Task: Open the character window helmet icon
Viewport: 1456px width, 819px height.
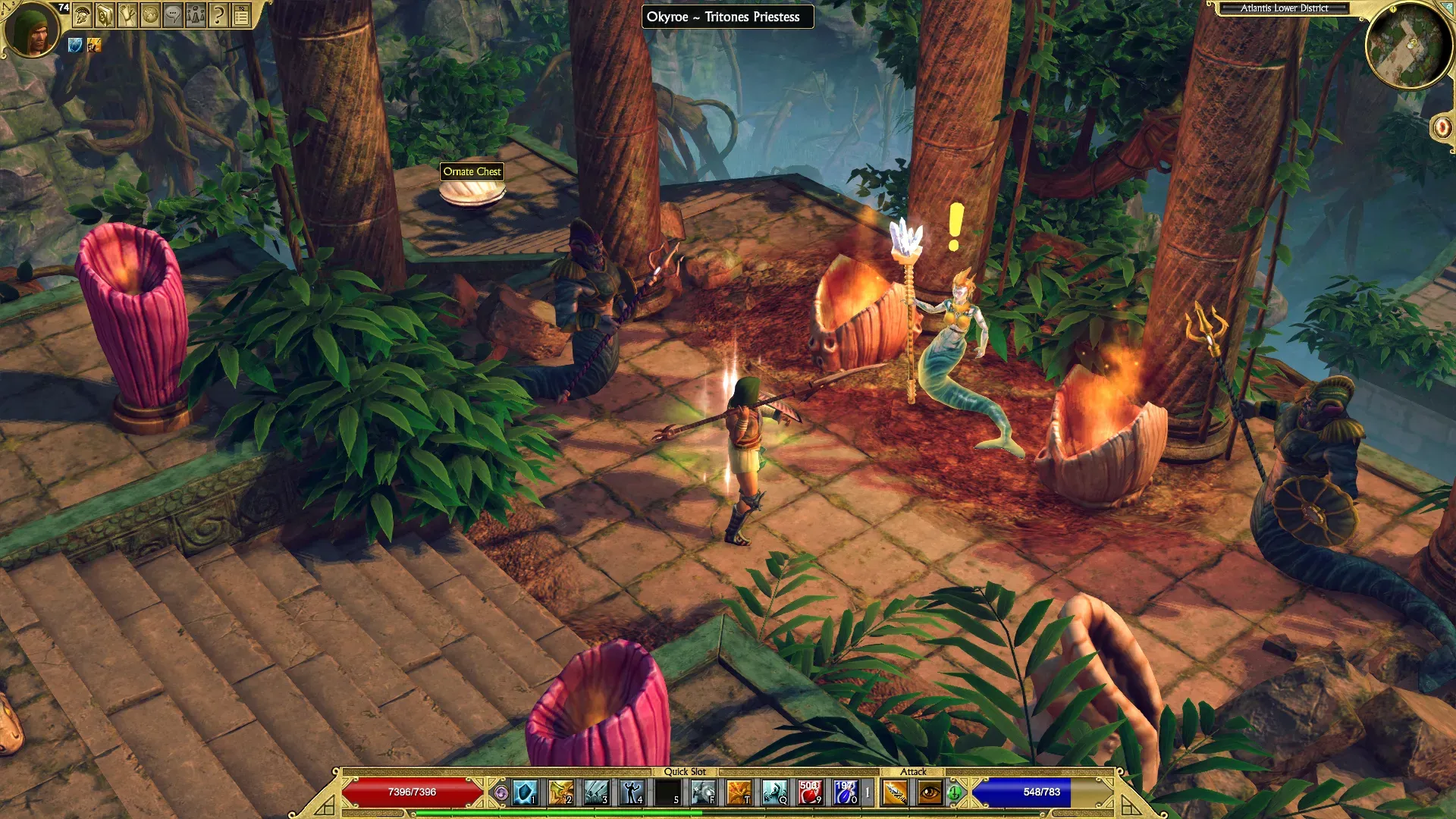Action: [83, 15]
